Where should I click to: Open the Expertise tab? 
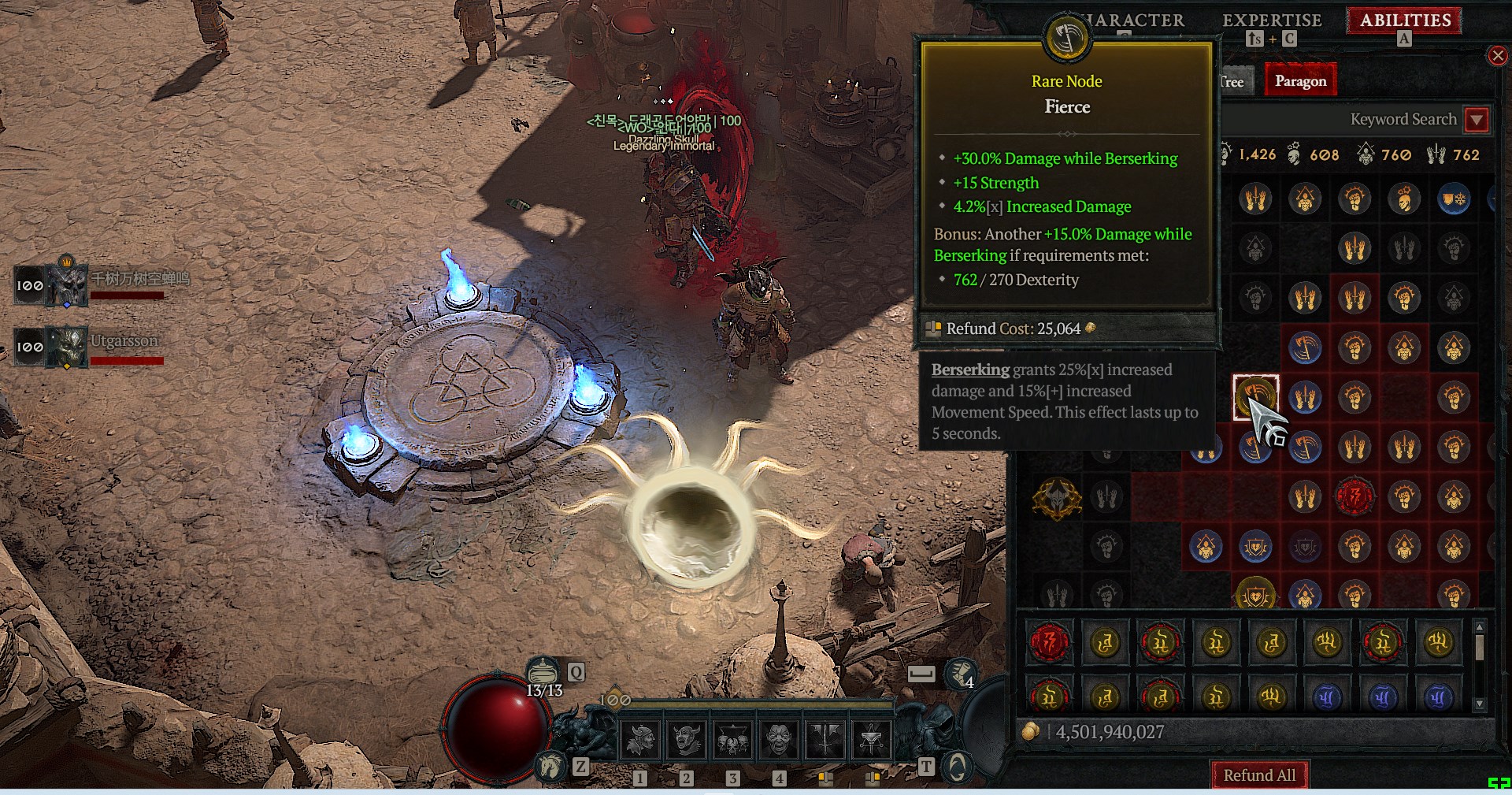tap(1271, 20)
